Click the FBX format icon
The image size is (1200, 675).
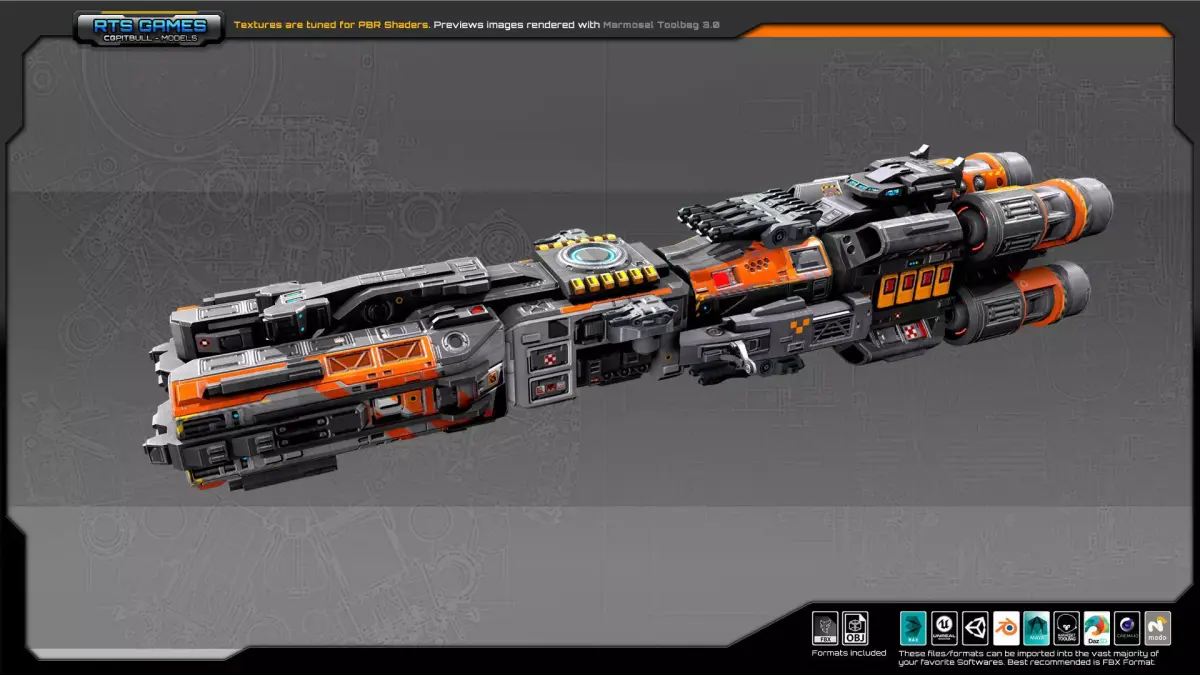(x=825, y=628)
